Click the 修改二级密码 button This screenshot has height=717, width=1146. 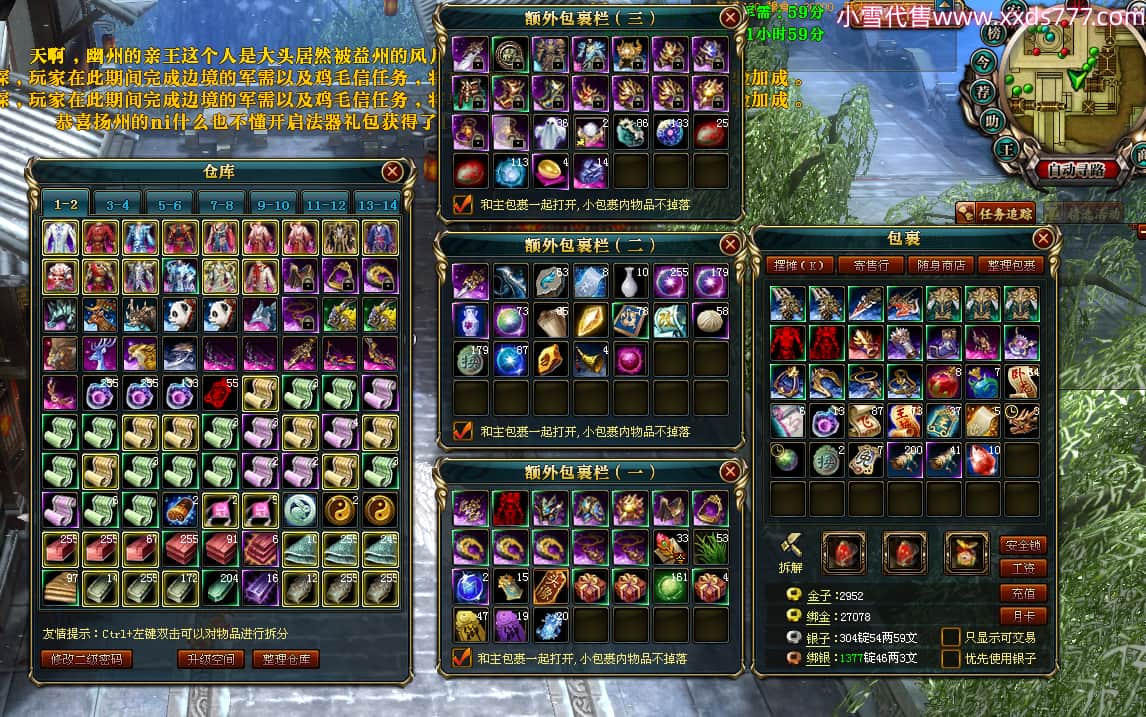pos(87,659)
